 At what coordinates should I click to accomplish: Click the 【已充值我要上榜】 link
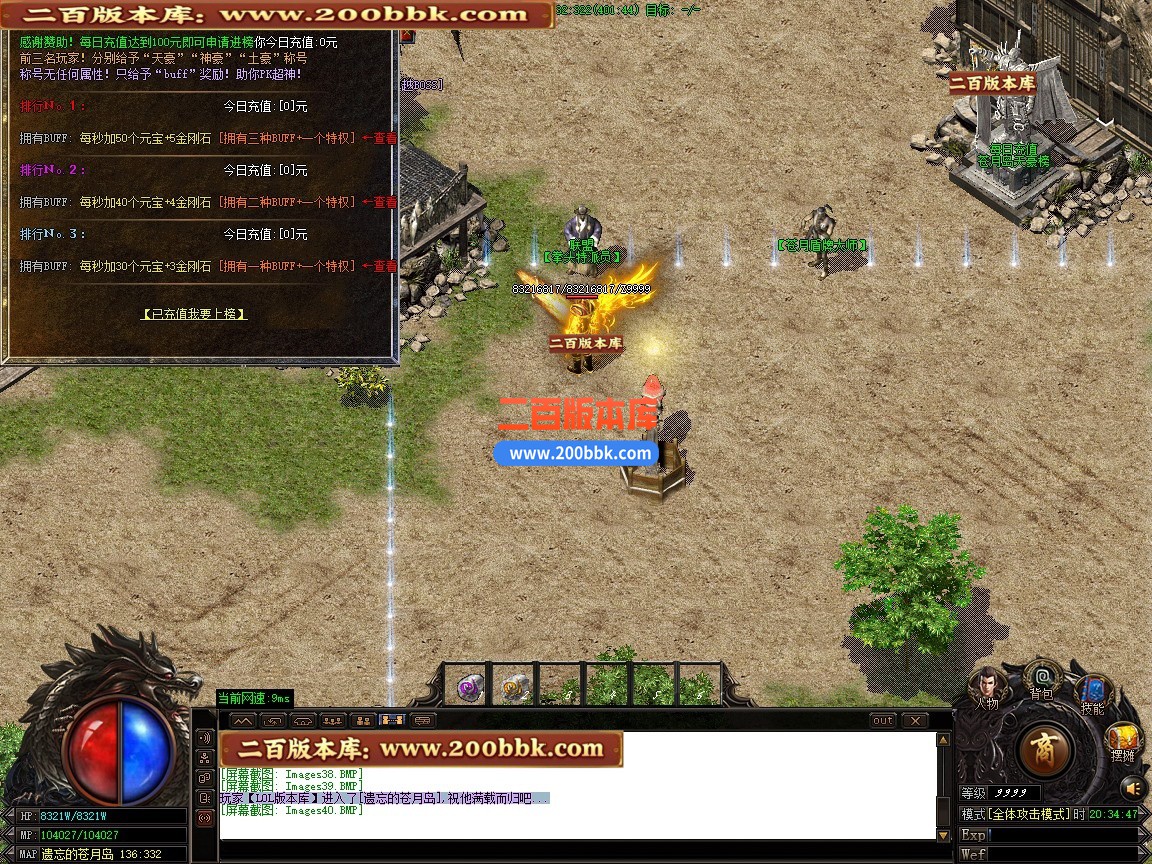(194, 314)
